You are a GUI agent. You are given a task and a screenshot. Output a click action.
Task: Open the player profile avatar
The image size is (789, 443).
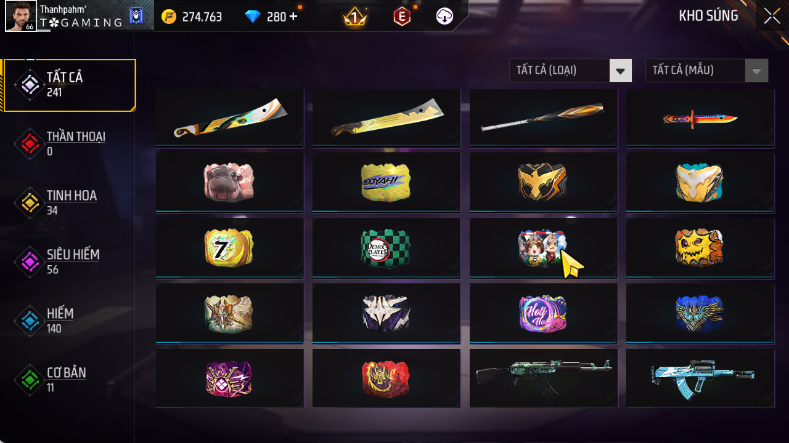click(18, 16)
